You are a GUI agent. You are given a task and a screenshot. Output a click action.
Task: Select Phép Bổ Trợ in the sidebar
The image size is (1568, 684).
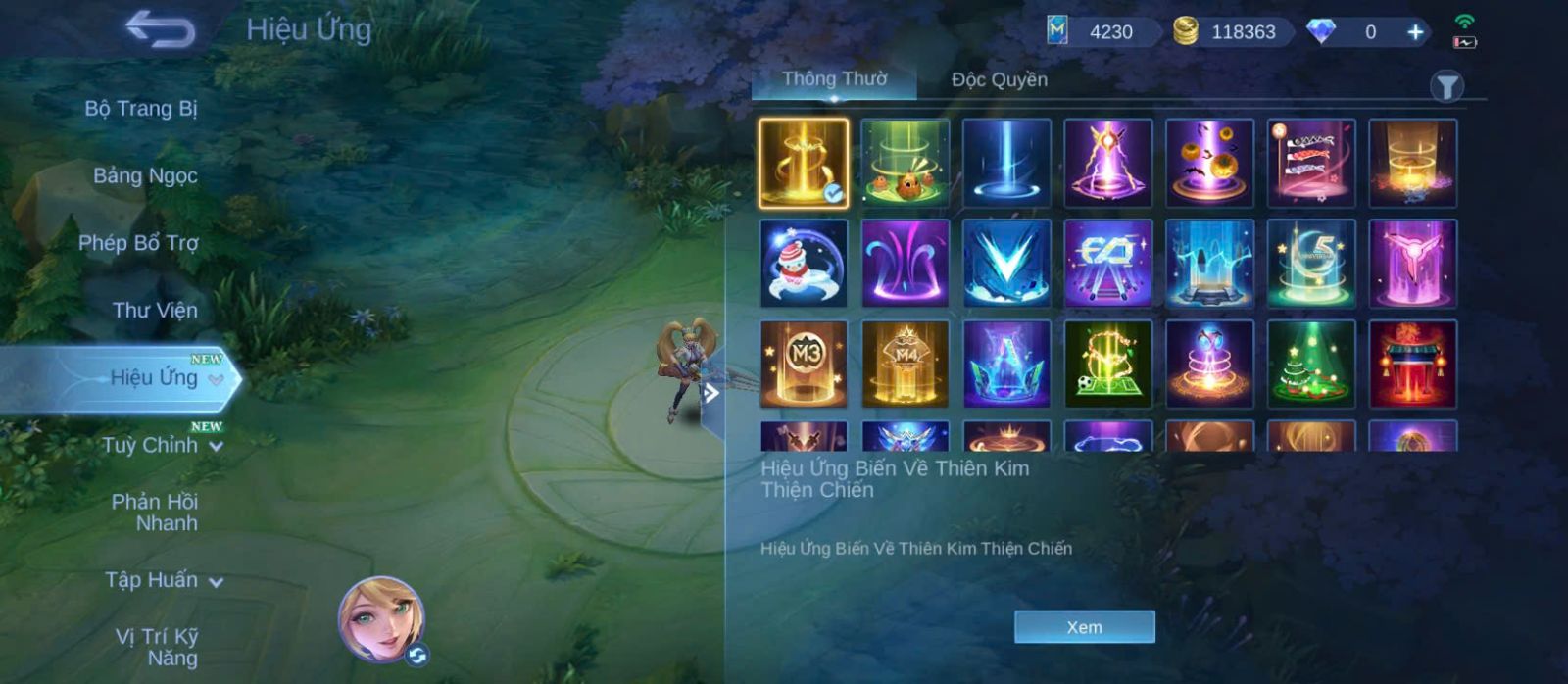pos(138,243)
